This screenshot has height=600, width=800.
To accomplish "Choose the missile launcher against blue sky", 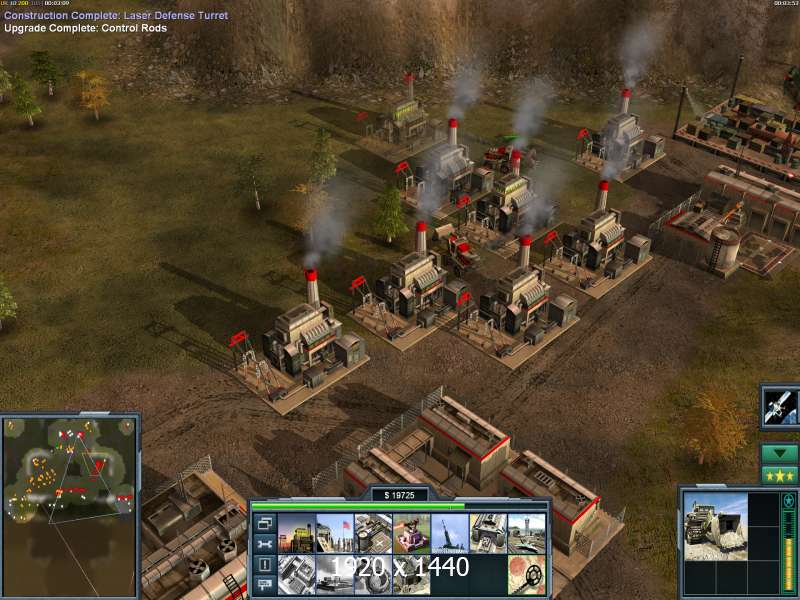I will (449, 534).
